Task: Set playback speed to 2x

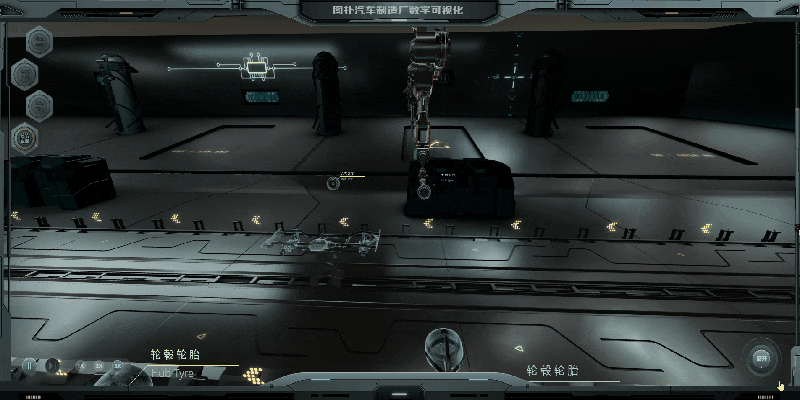Action: [x=99, y=366]
